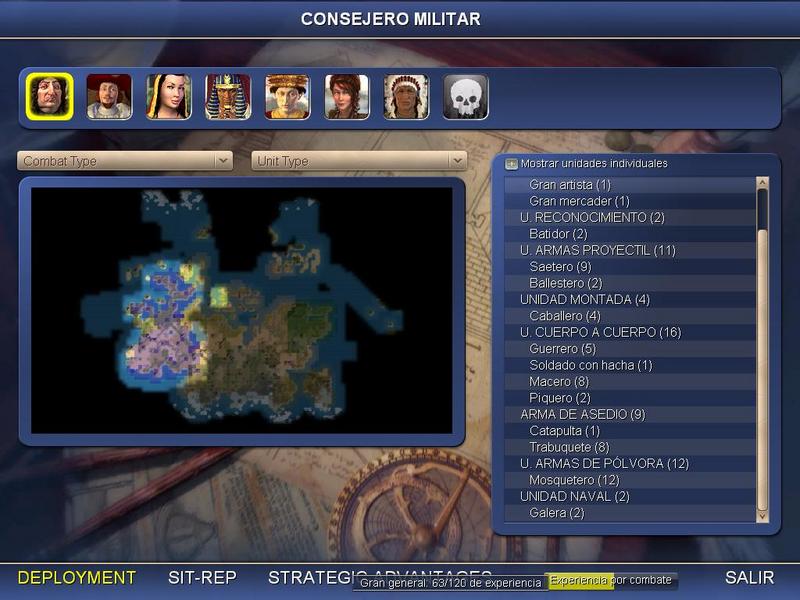Select the feathered-headdress chief portrait
This screenshot has height=600, width=800.
407,97
